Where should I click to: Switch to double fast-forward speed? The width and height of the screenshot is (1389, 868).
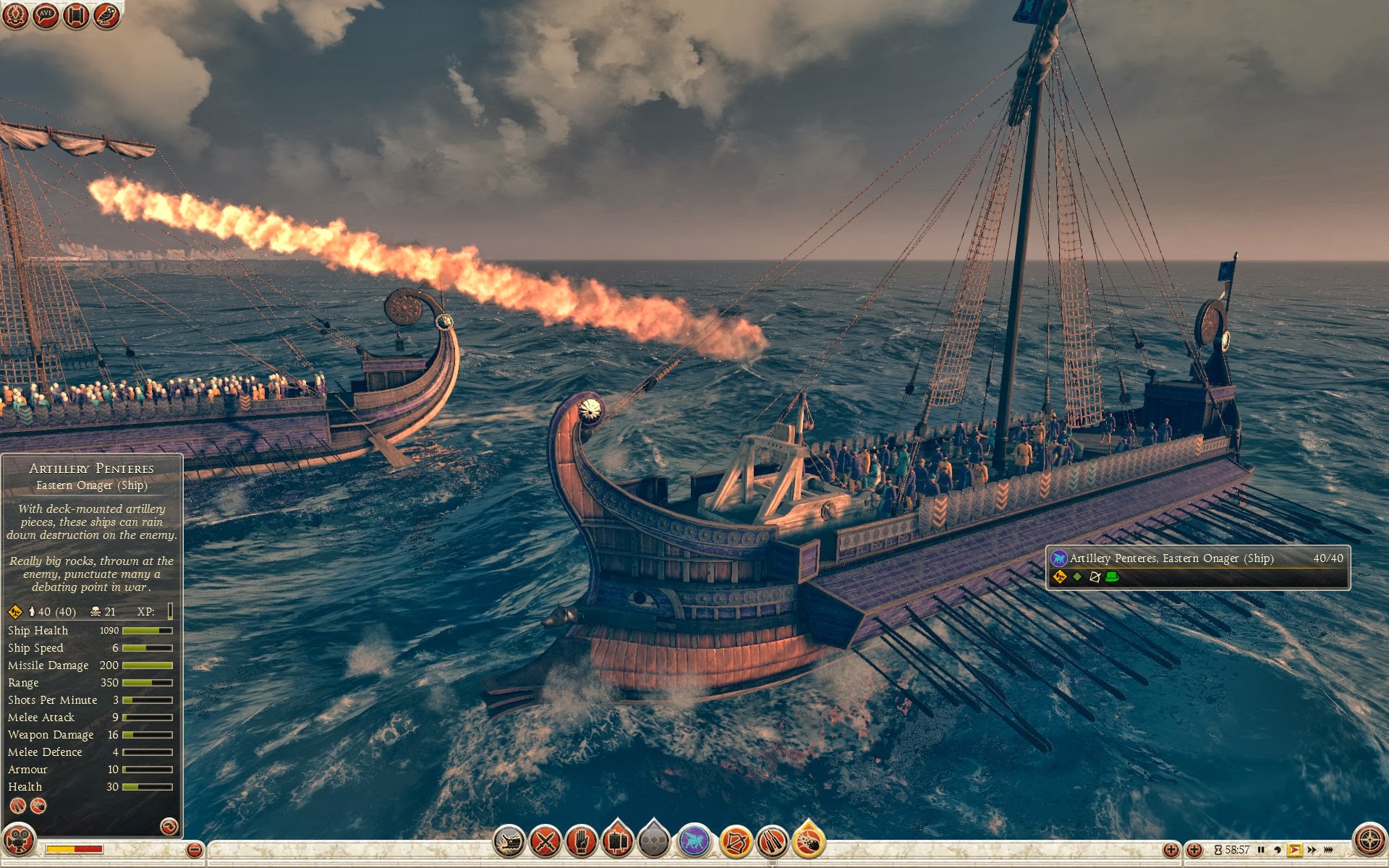pos(1312,850)
